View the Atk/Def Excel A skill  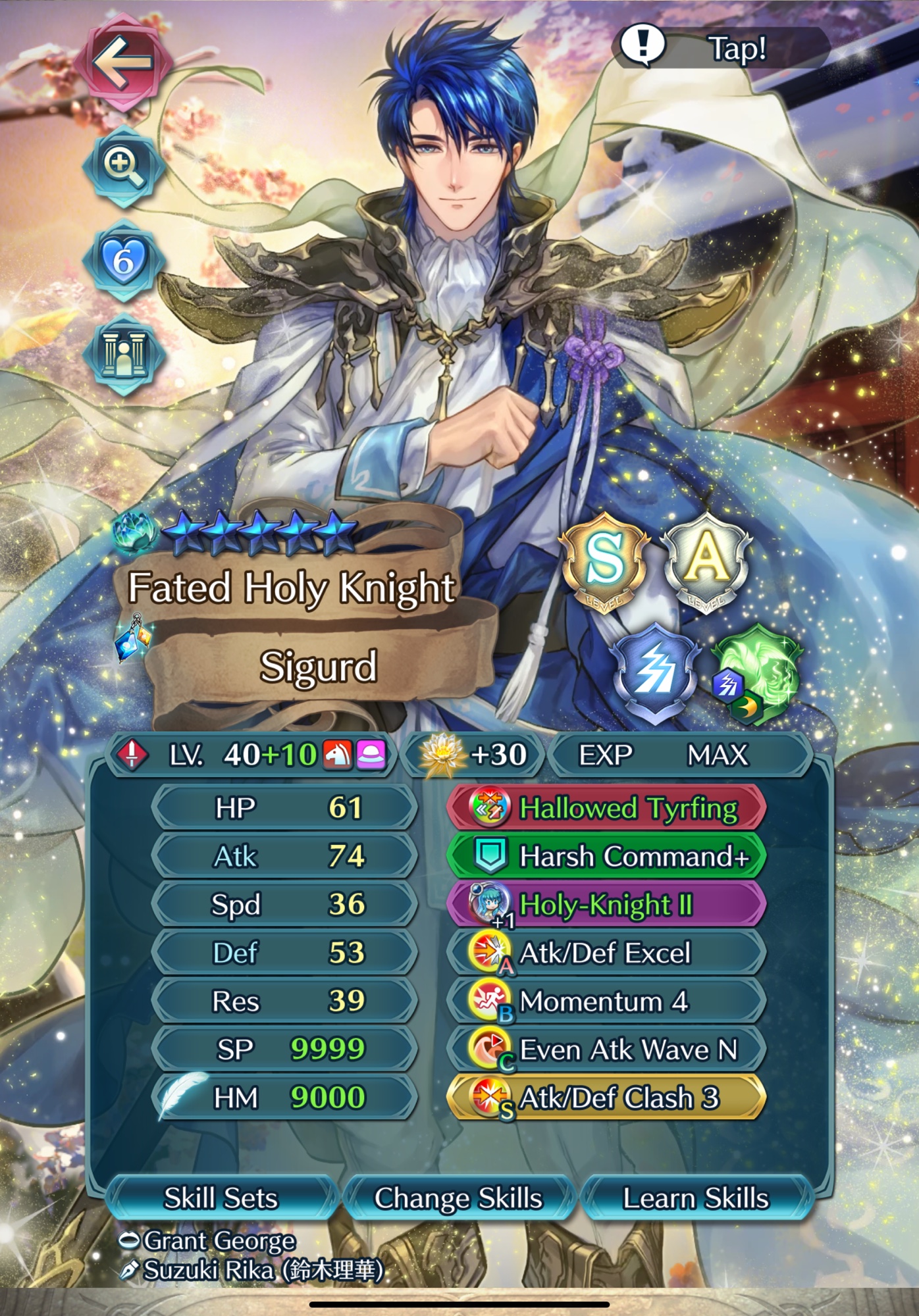[x=606, y=953]
